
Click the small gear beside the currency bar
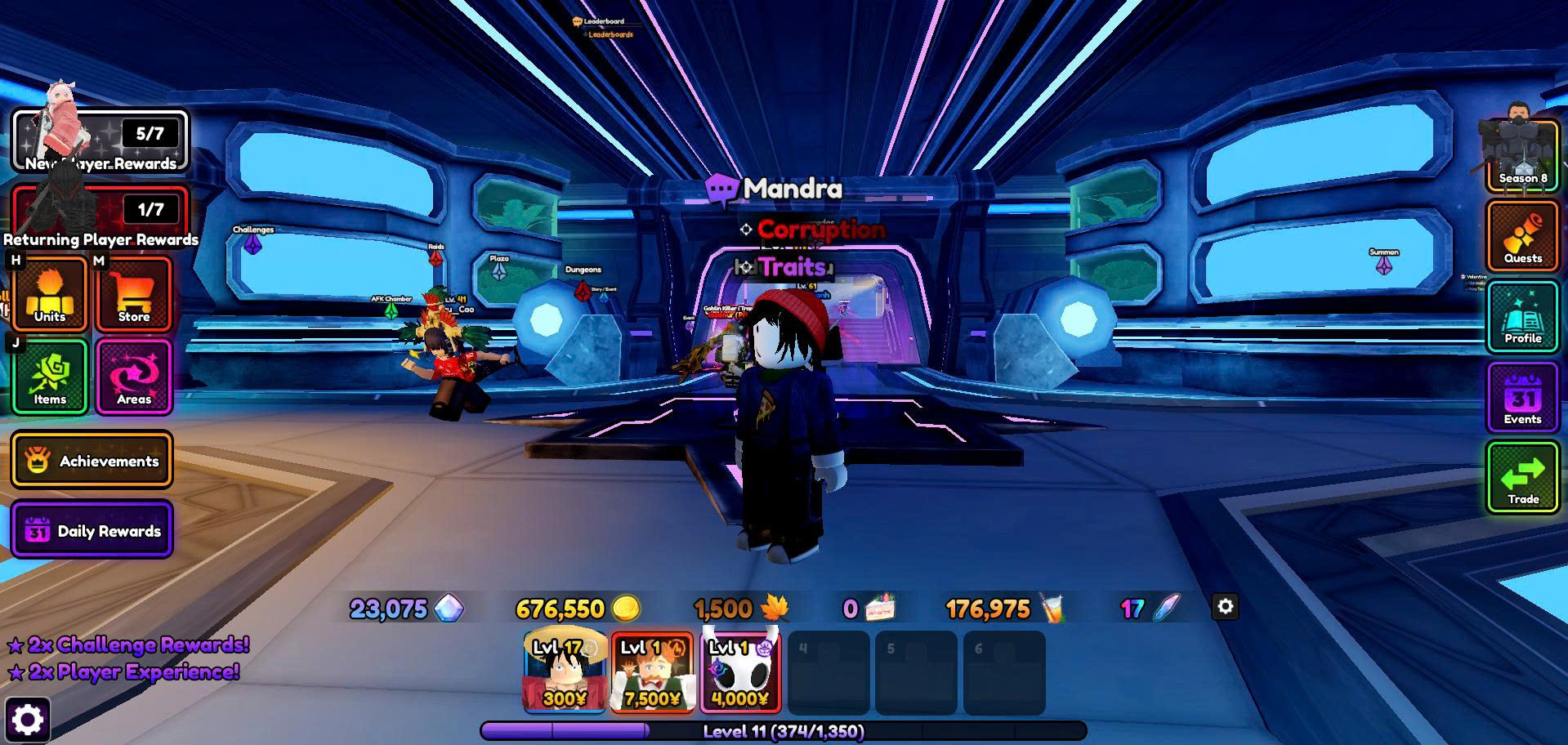(1225, 607)
